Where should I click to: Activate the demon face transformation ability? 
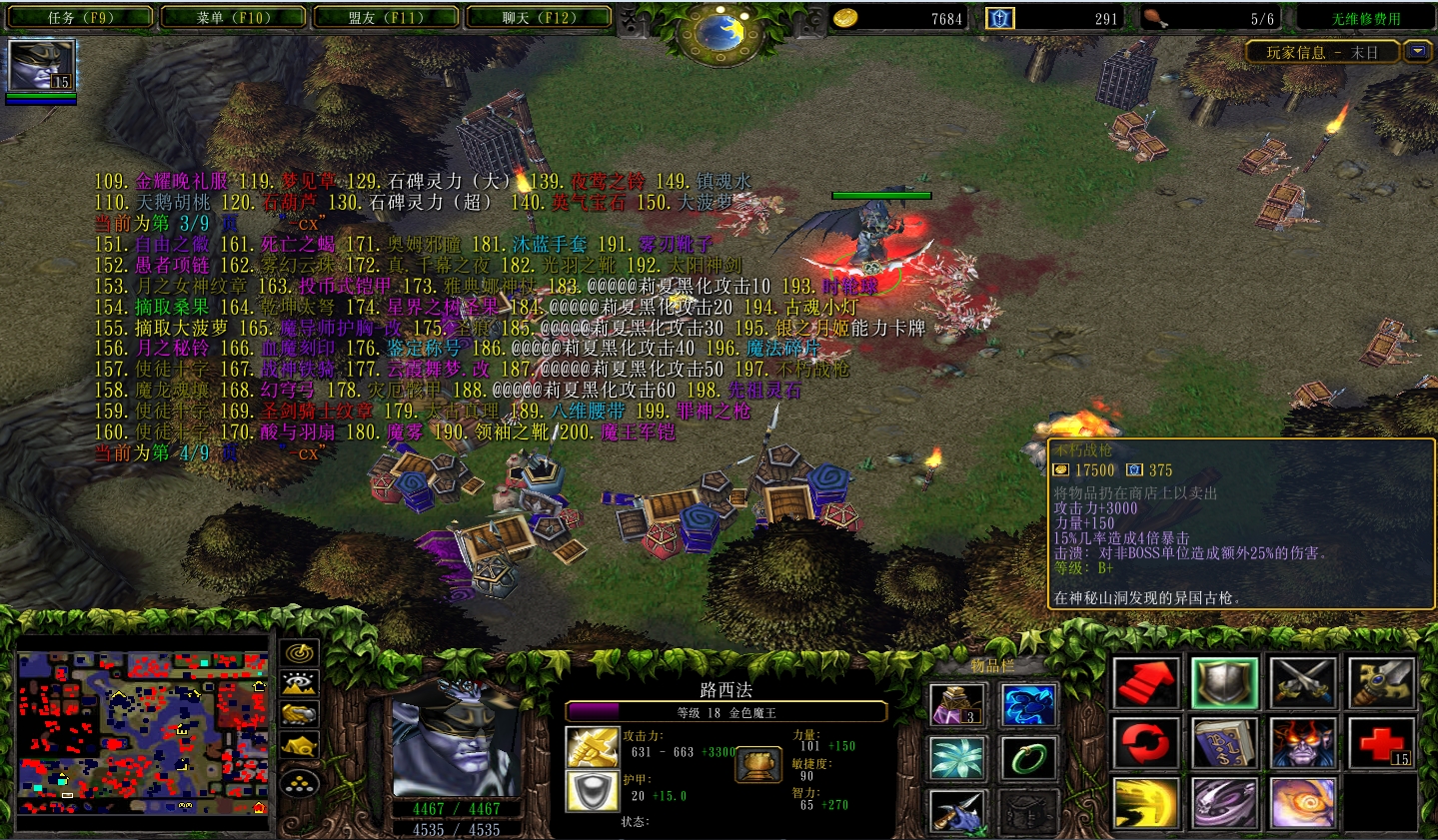[x=1303, y=744]
